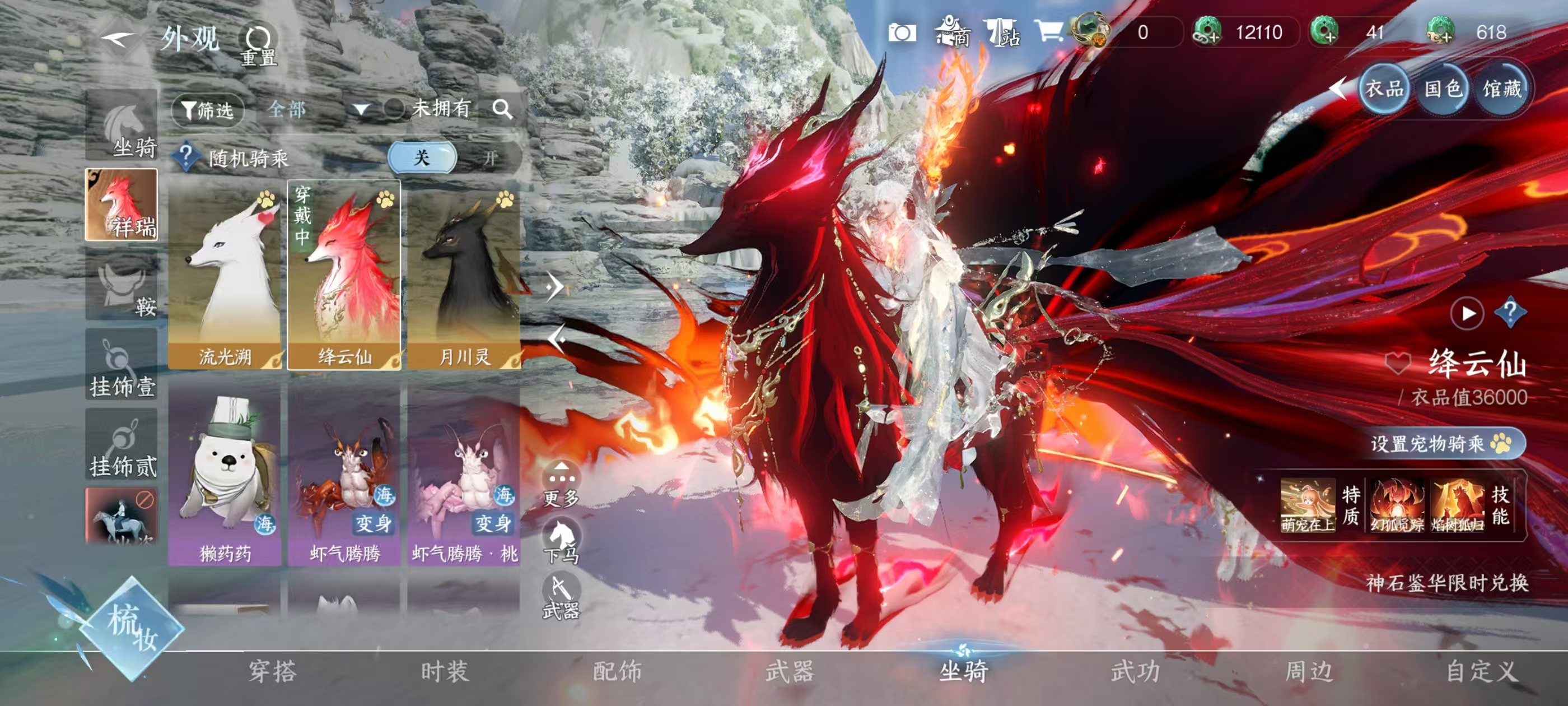This screenshot has width=1568, height=706.
Task: Open the 筛选 filter options
Action: [x=207, y=110]
